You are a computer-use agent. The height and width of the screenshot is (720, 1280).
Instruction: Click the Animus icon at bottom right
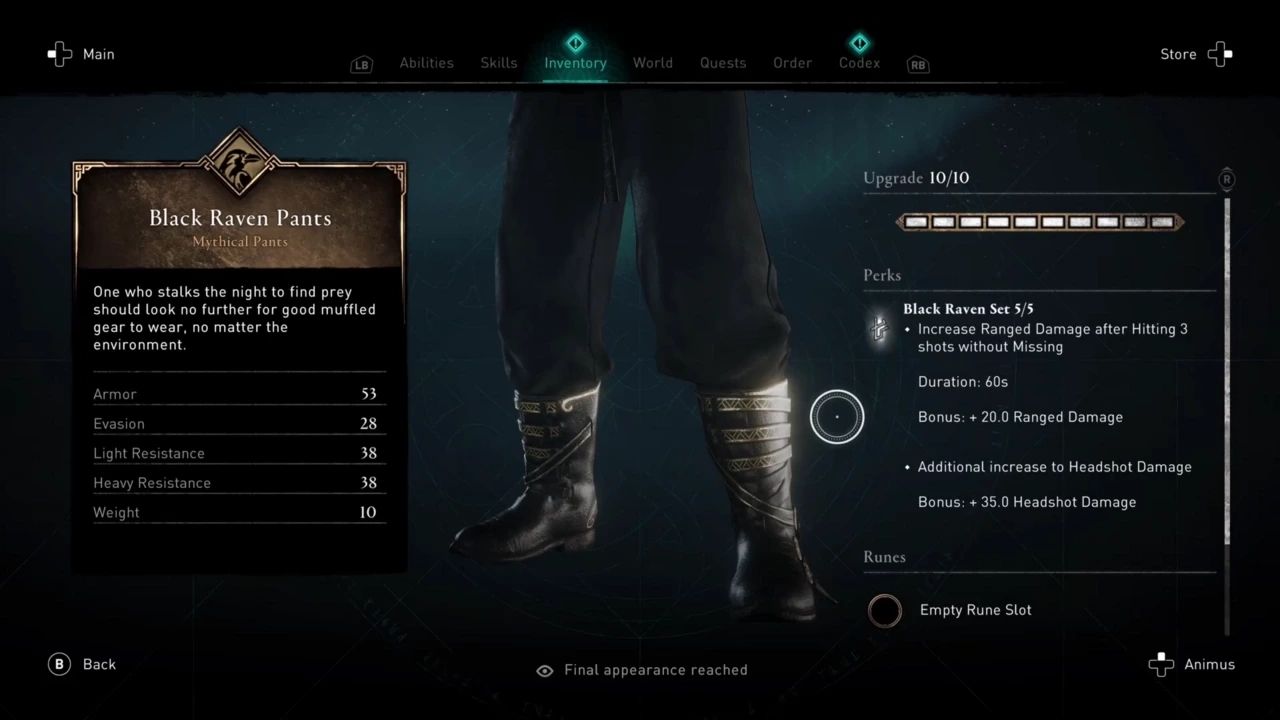click(x=1161, y=663)
